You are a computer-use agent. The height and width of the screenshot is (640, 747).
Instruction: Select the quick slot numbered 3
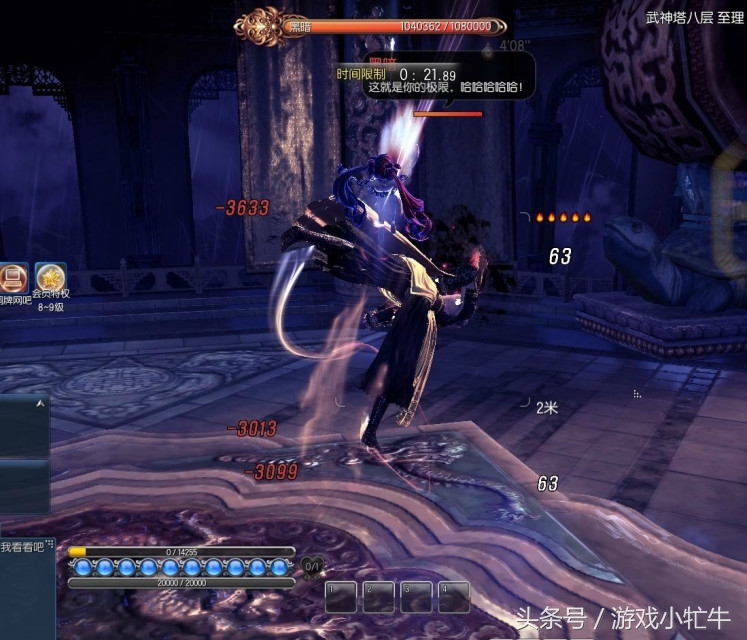(x=416, y=597)
